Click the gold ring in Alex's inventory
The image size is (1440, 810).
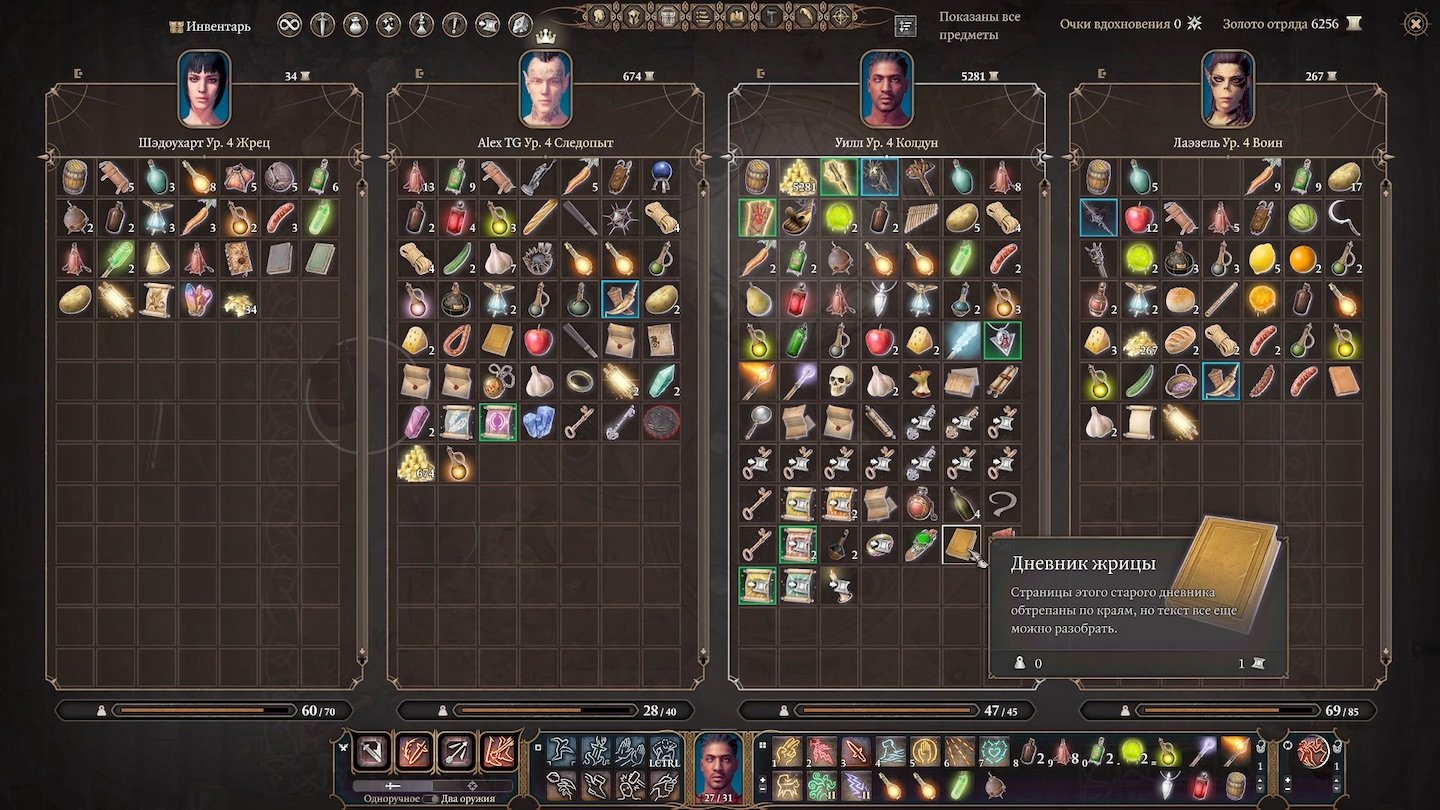pos(580,380)
